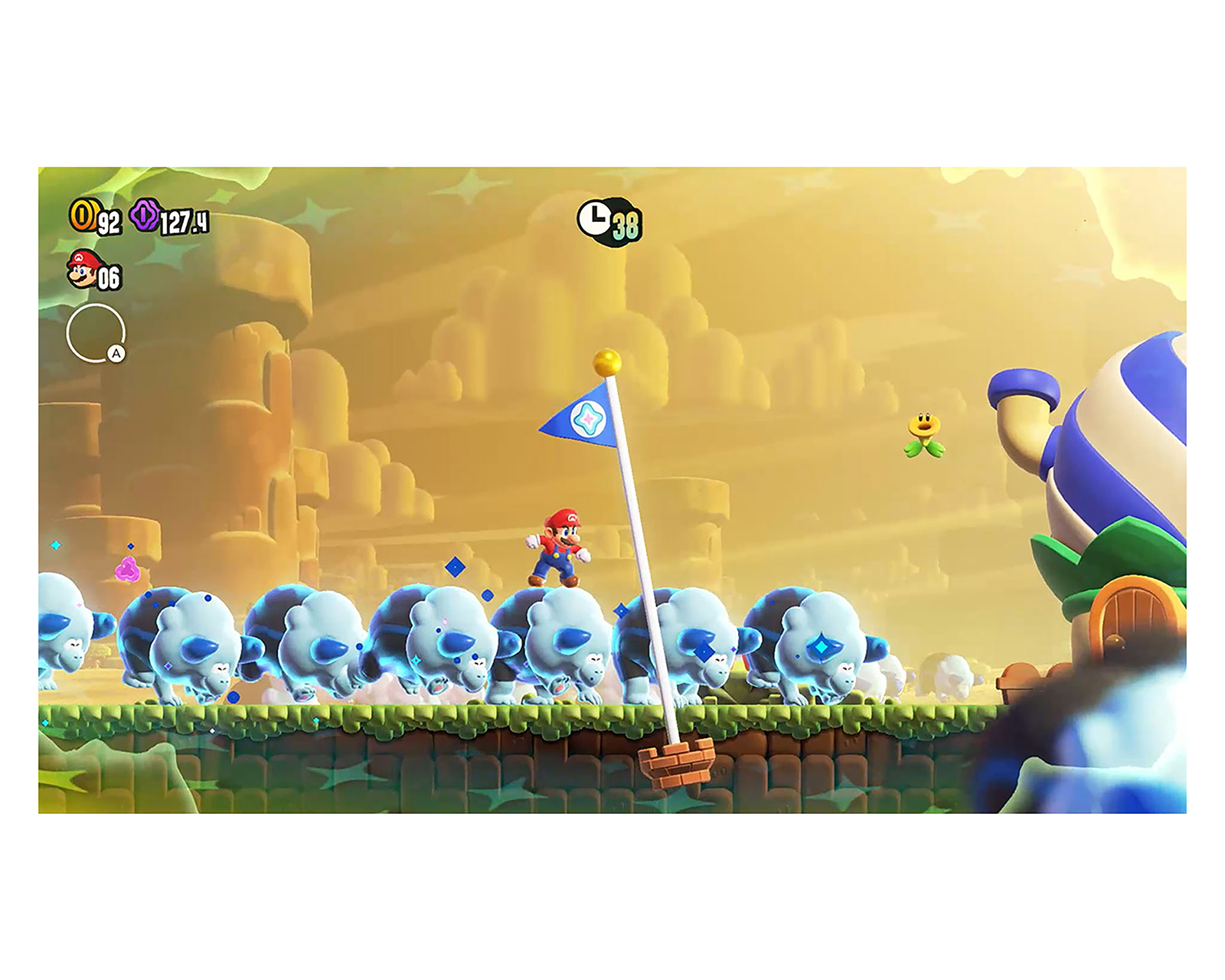Click the coin counter icon
Viewport: 1225px width, 980px height.
84,216
